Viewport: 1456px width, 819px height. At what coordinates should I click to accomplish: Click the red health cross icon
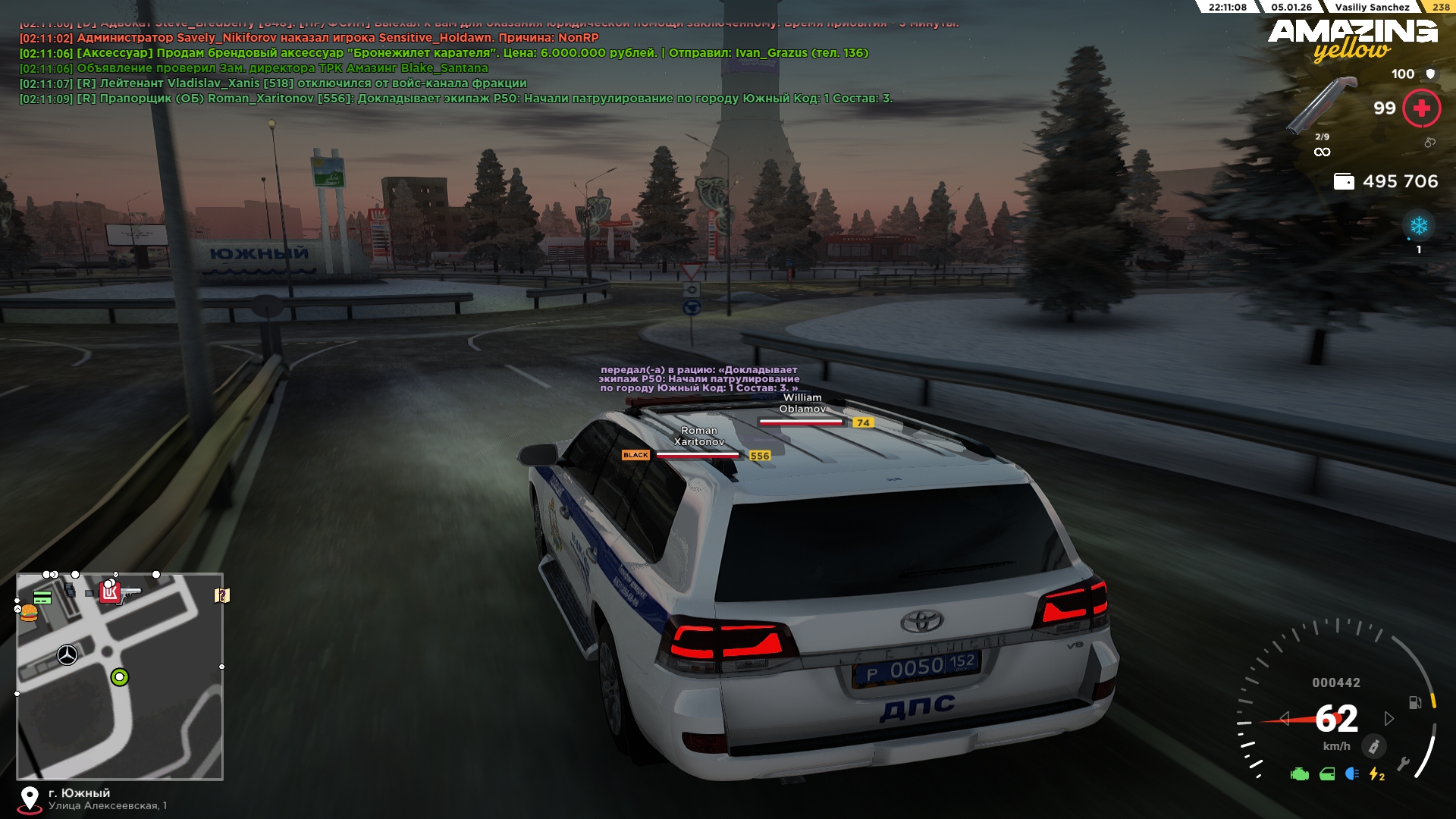(1421, 108)
